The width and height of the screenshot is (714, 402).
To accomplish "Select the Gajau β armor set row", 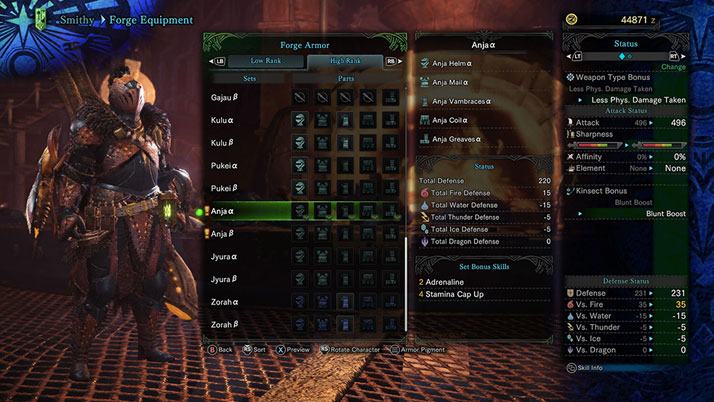I will coord(223,97).
